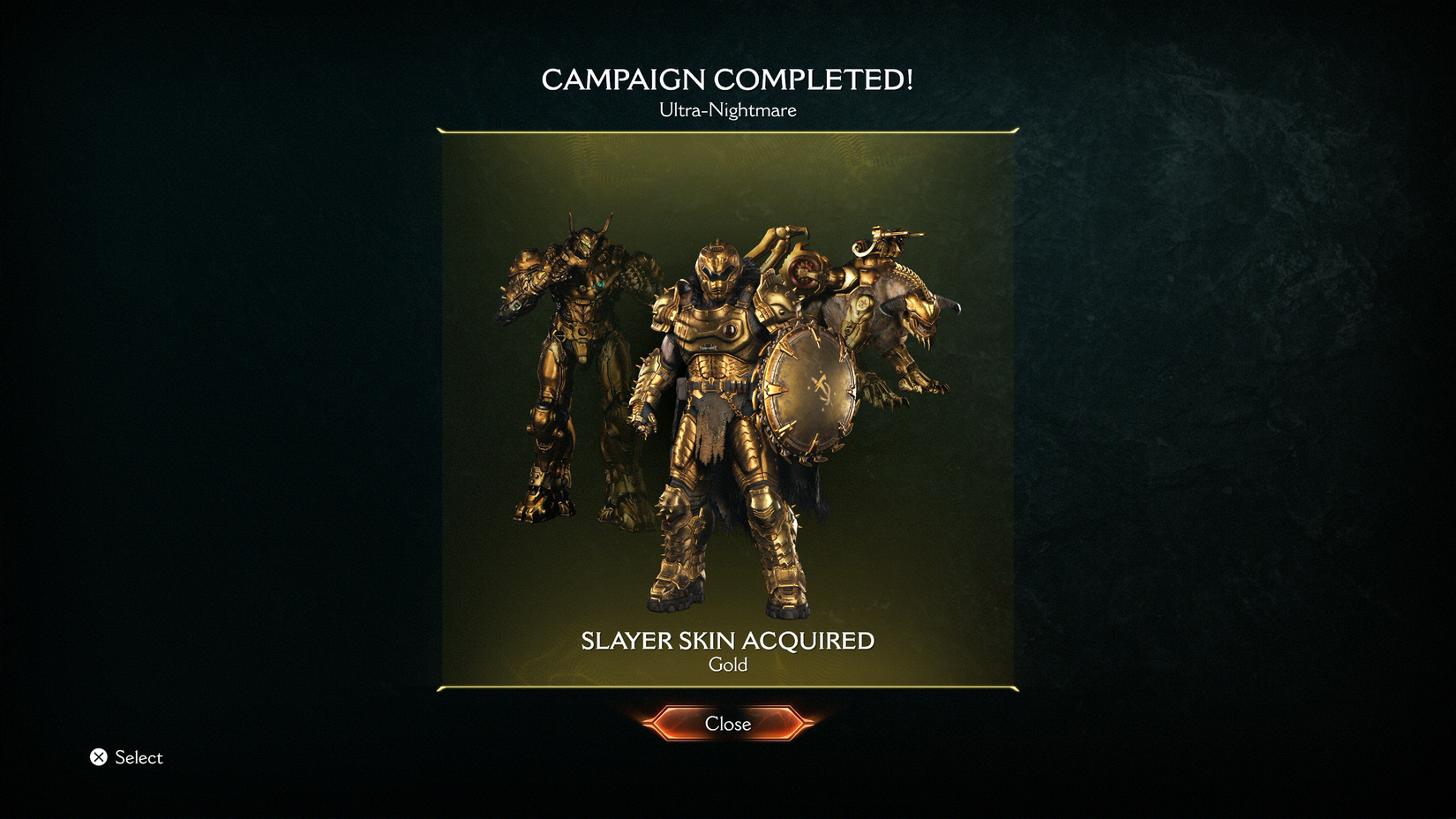Viewport: 1456px width, 819px height.
Task: Click the Gold skin name label
Action: click(728, 665)
